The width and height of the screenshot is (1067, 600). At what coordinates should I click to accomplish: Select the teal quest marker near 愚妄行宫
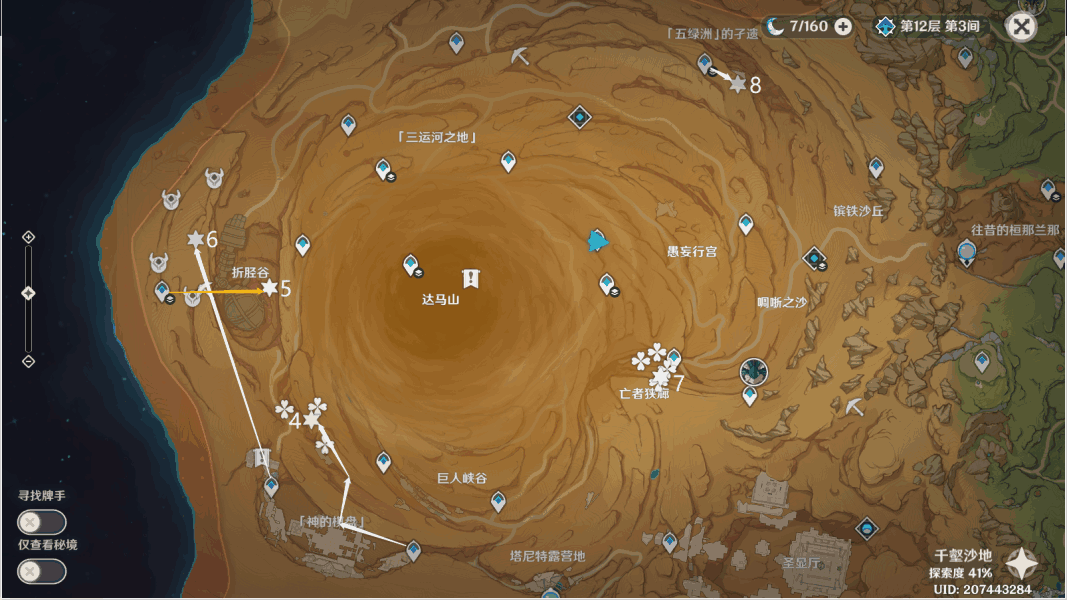click(x=598, y=240)
